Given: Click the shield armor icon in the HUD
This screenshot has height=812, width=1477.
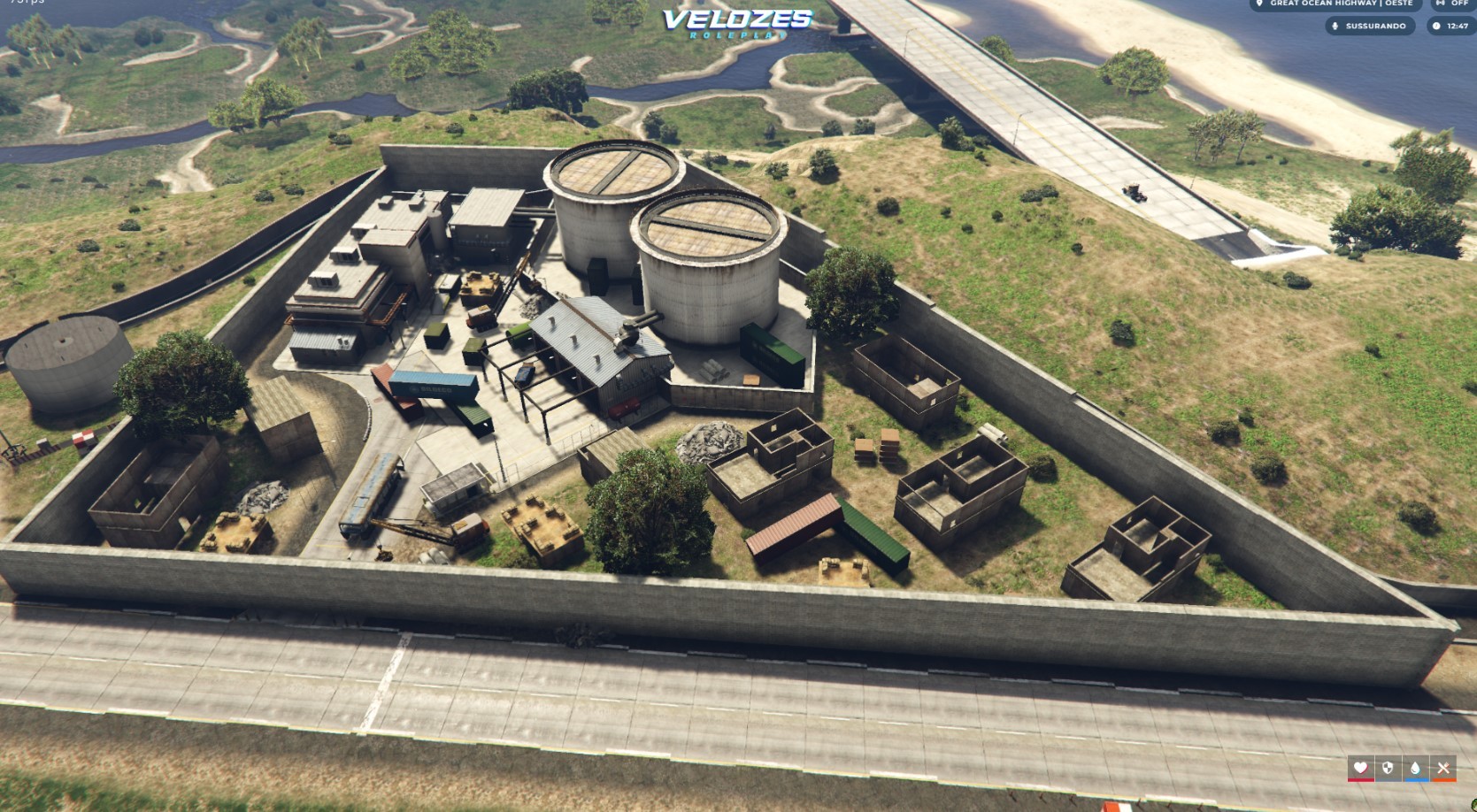Looking at the screenshot, I should 1388,768.
